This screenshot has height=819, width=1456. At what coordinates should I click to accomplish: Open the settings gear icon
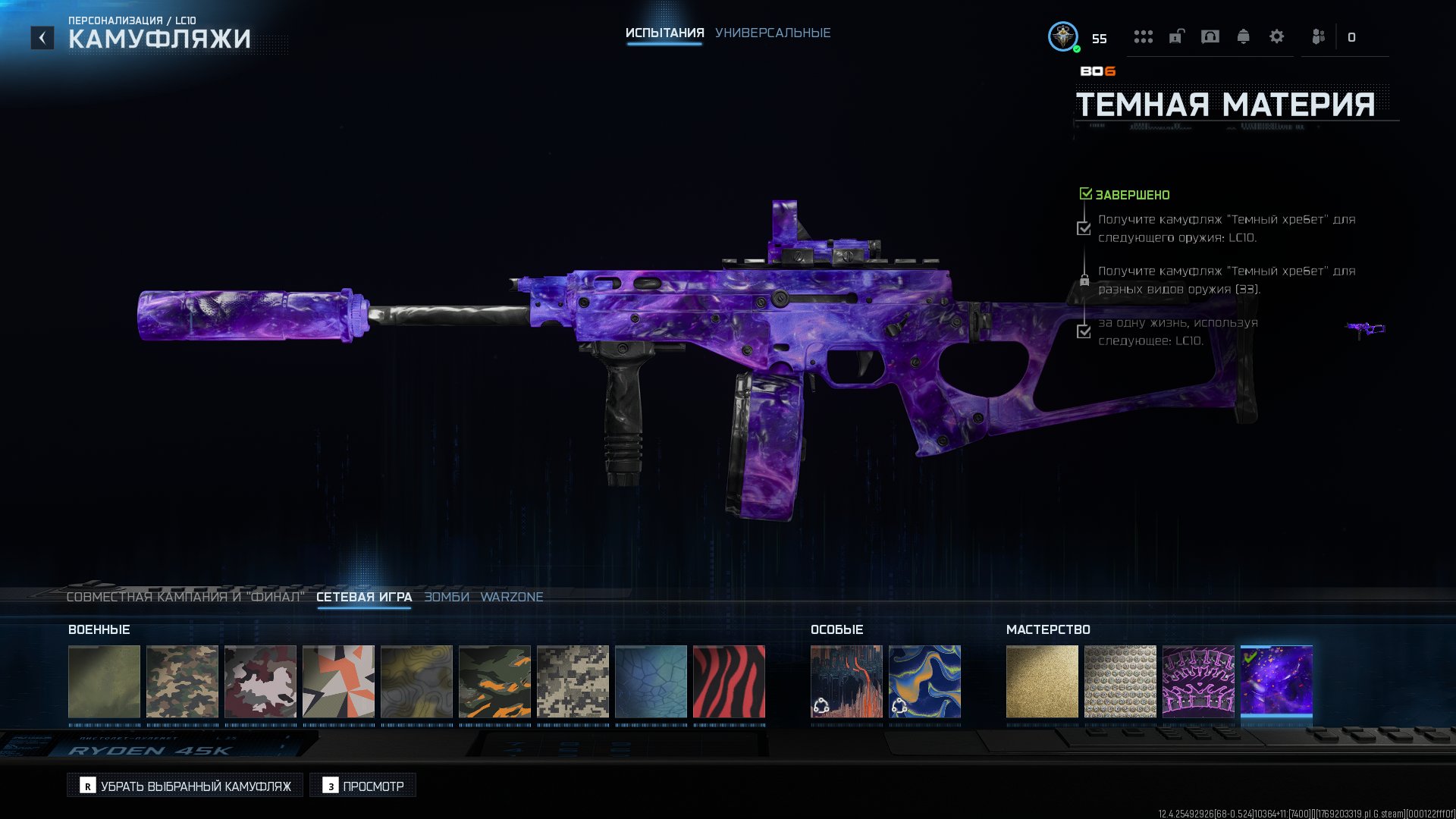tap(1277, 36)
